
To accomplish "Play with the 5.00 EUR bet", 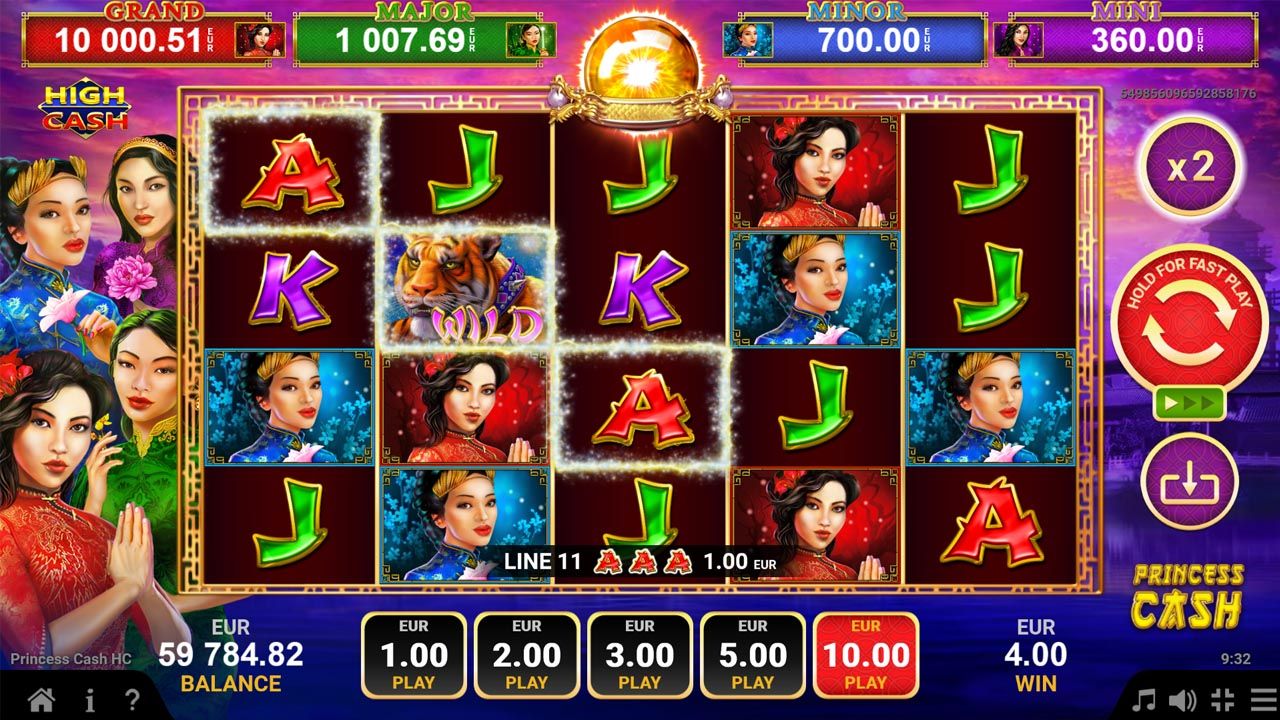I will click(753, 655).
